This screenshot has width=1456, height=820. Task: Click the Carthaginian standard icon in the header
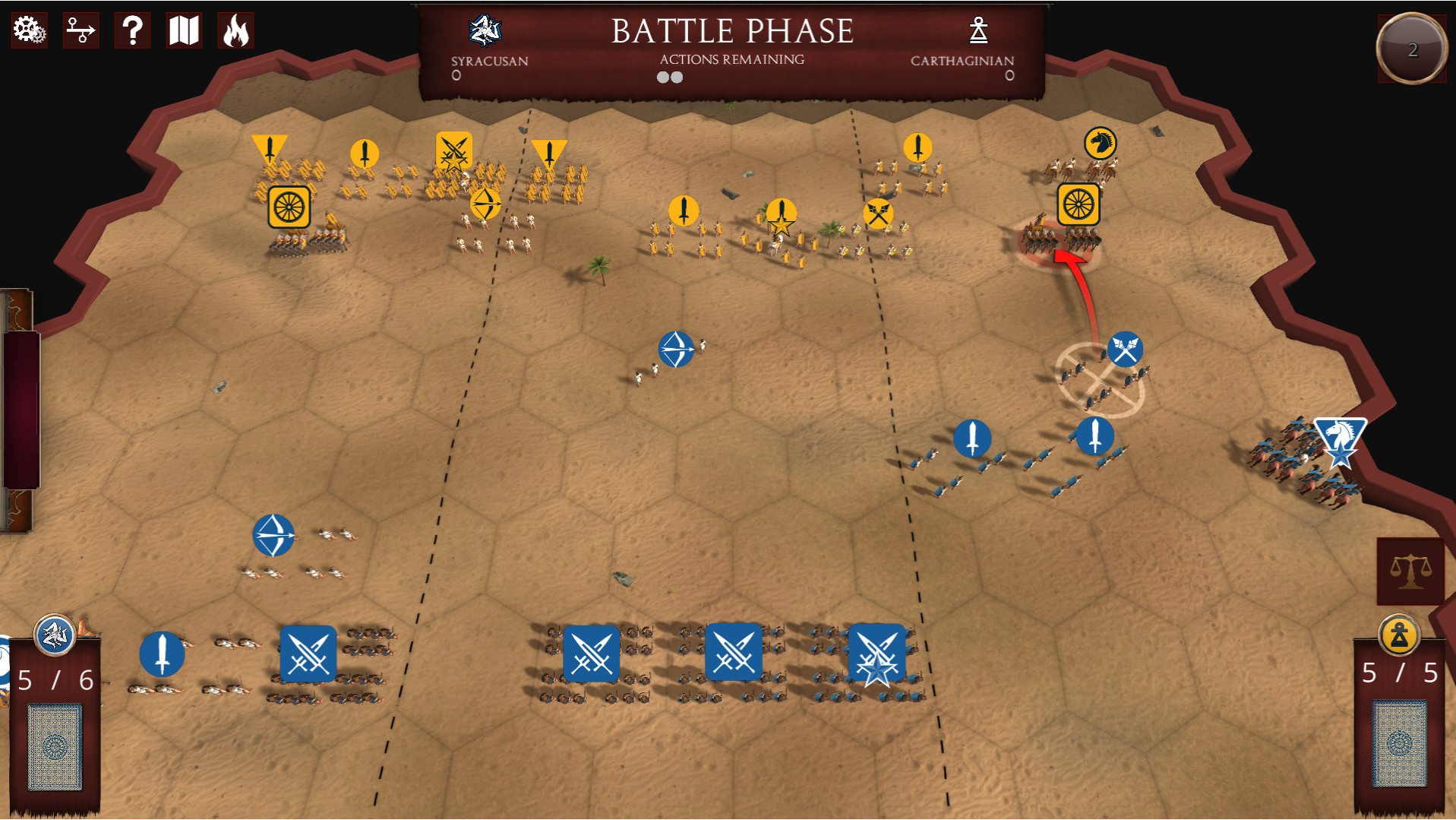(x=979, y=30)
